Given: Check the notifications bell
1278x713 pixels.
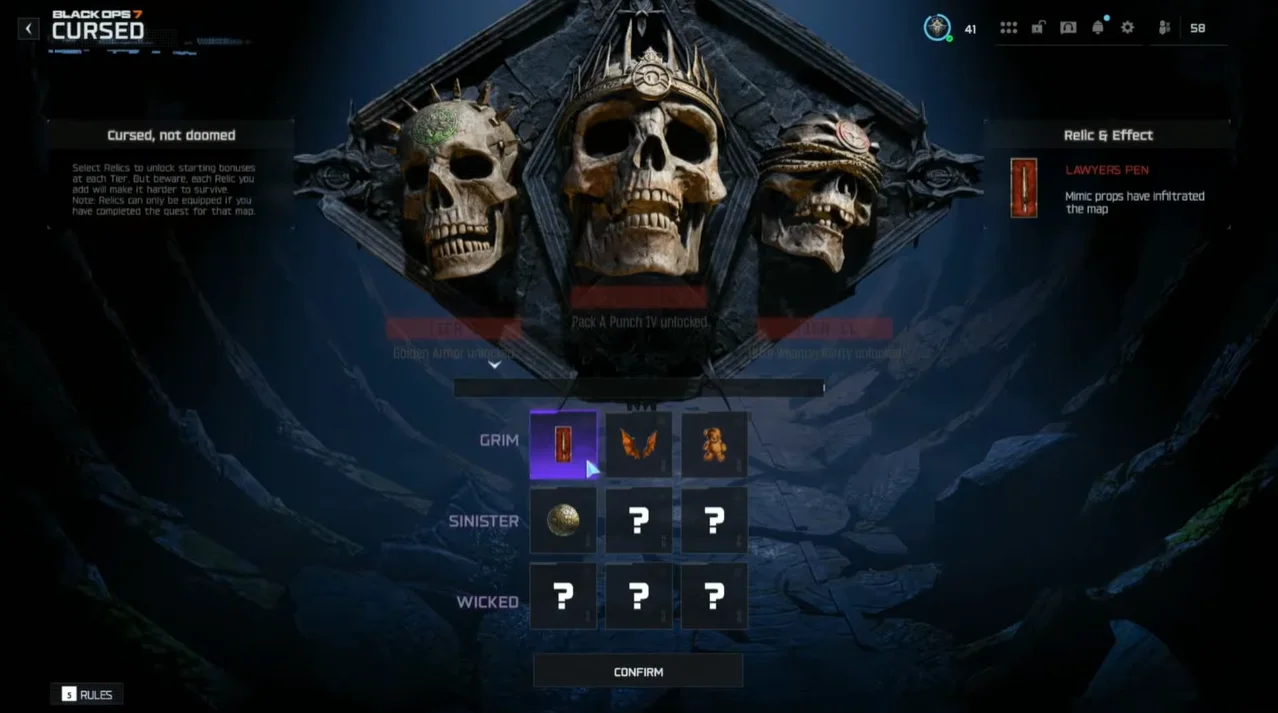Looking at the screenshot, I should tap(1098, 28).
